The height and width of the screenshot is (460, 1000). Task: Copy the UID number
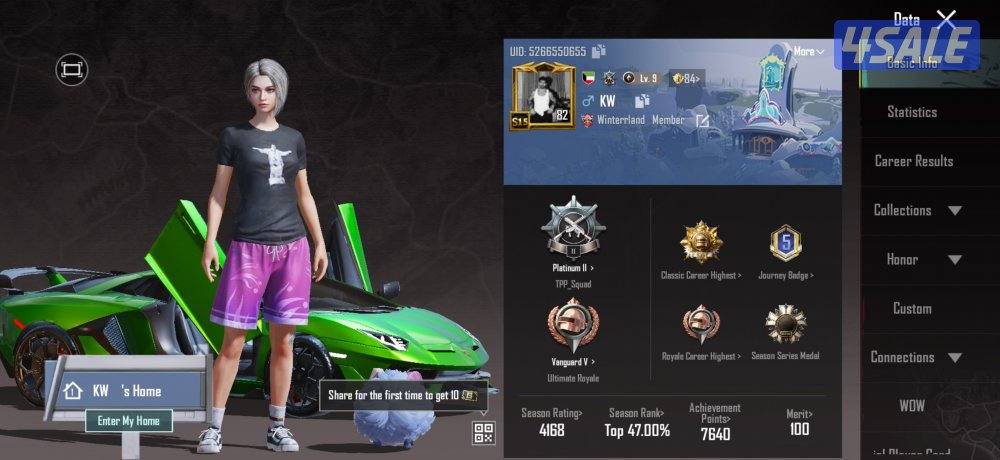click(x=599, y=51)
